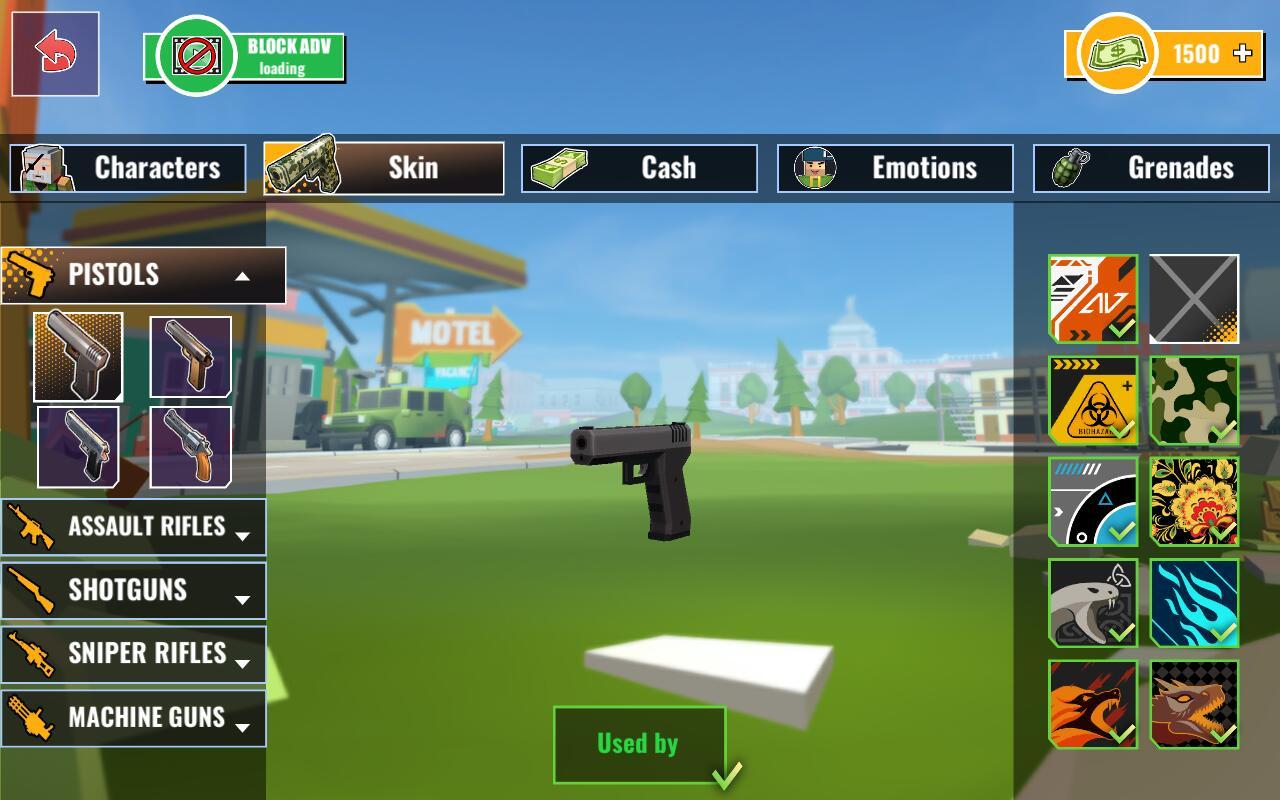Screen dimensions: 1280x800
Task: Switch to the Characters tab
Action: (x=128, y=168)
